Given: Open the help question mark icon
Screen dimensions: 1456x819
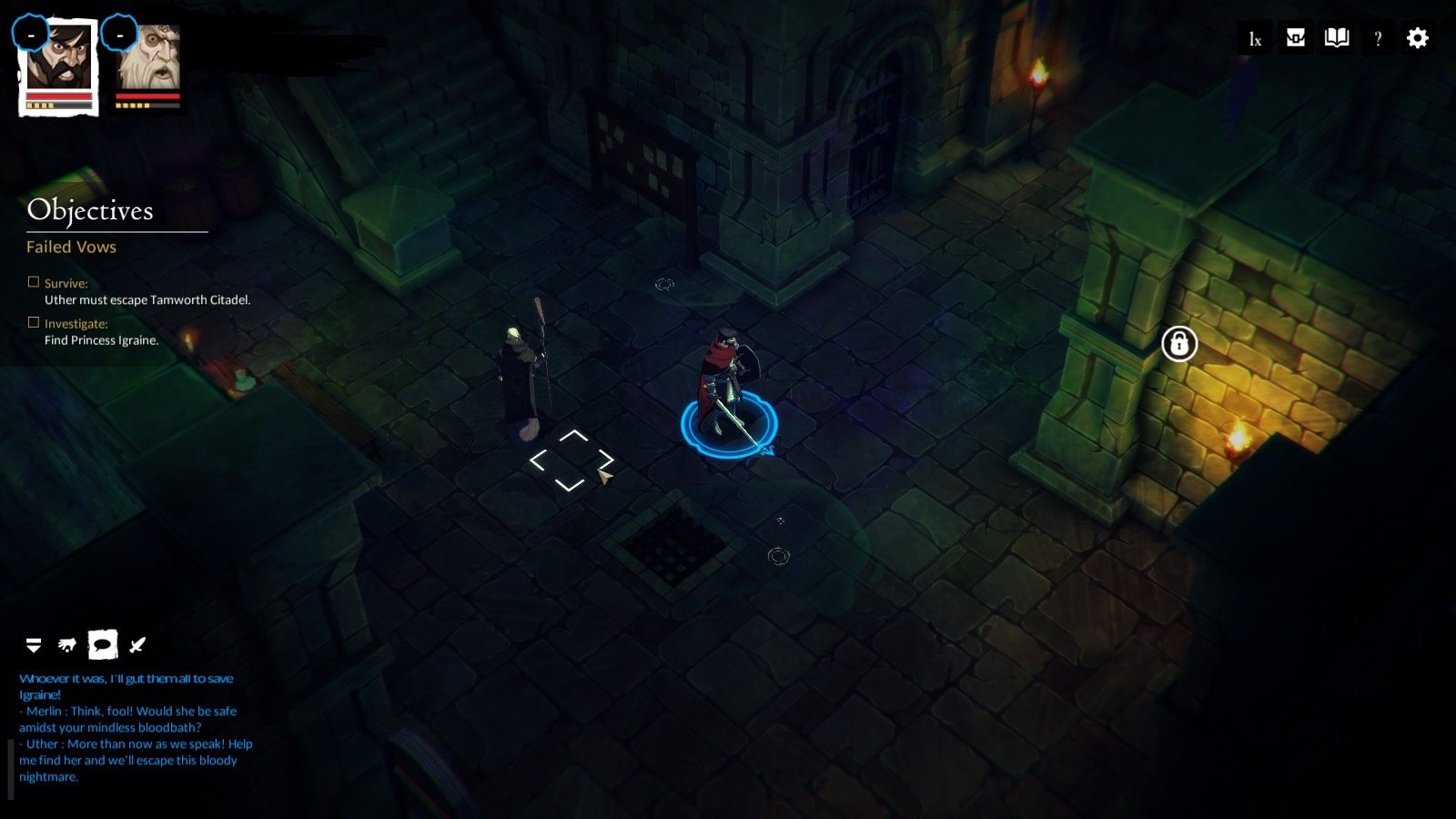Looking at the screenshot, I should click(x=1377, y=38).
